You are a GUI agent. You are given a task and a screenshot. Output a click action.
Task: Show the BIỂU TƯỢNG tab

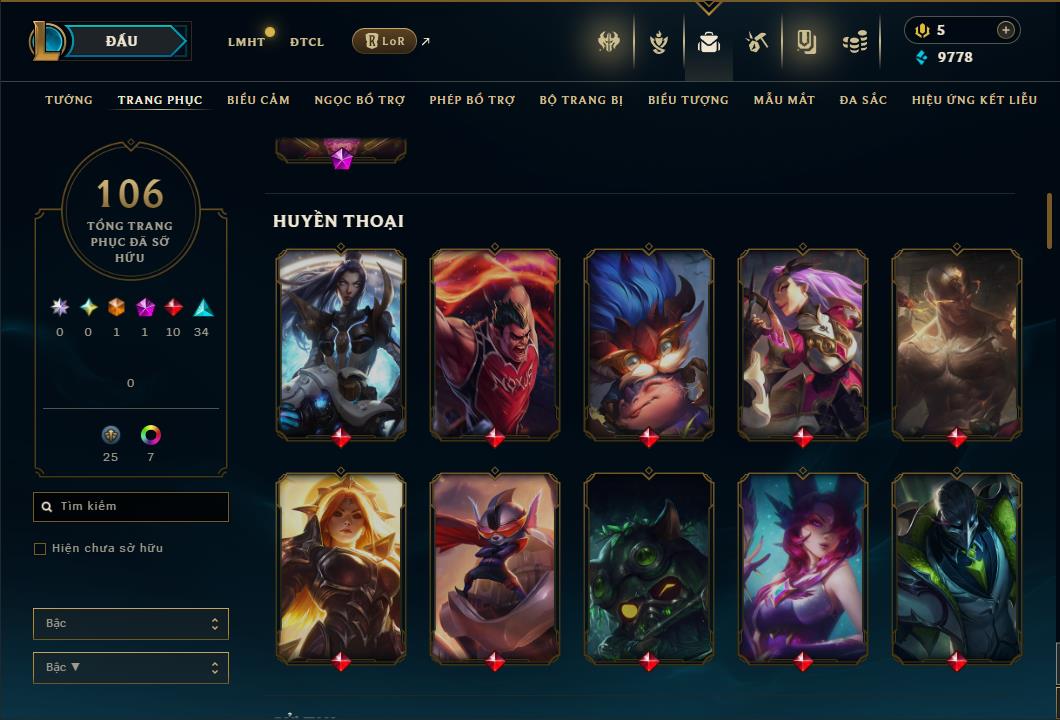tap(688, 100)
